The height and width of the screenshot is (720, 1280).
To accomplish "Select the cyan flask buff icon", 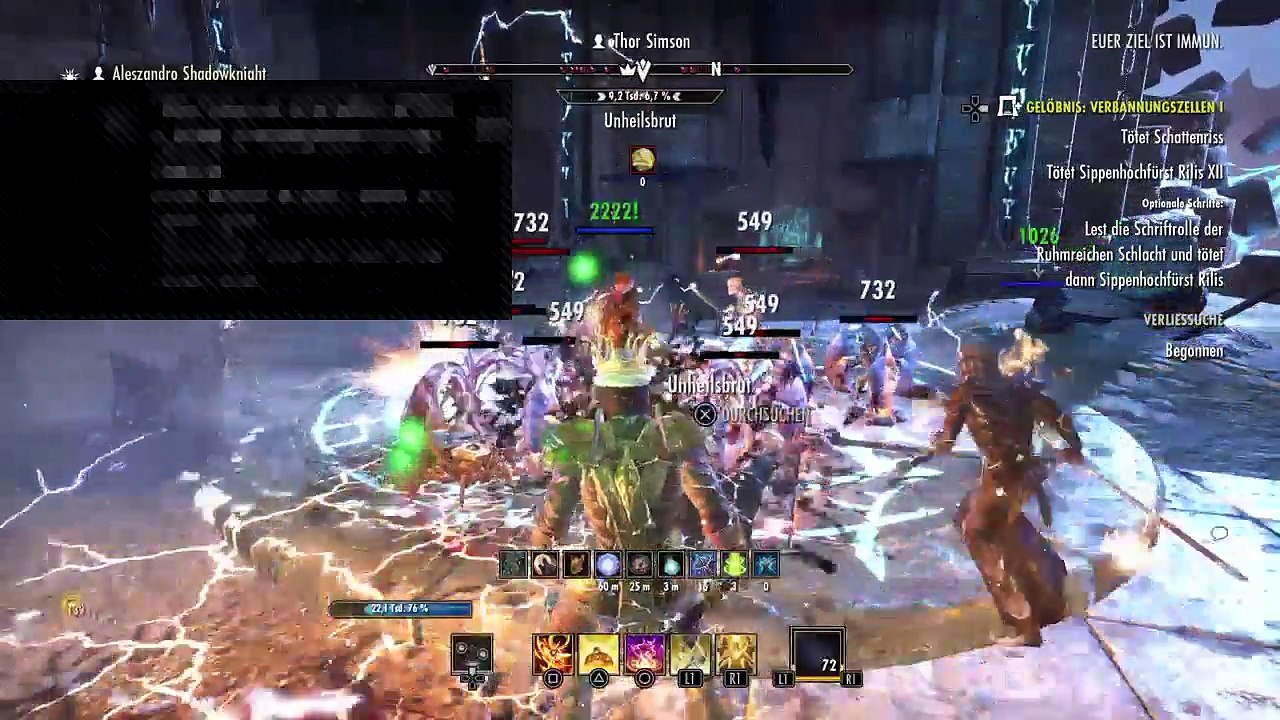I will (x=671, y=565).
